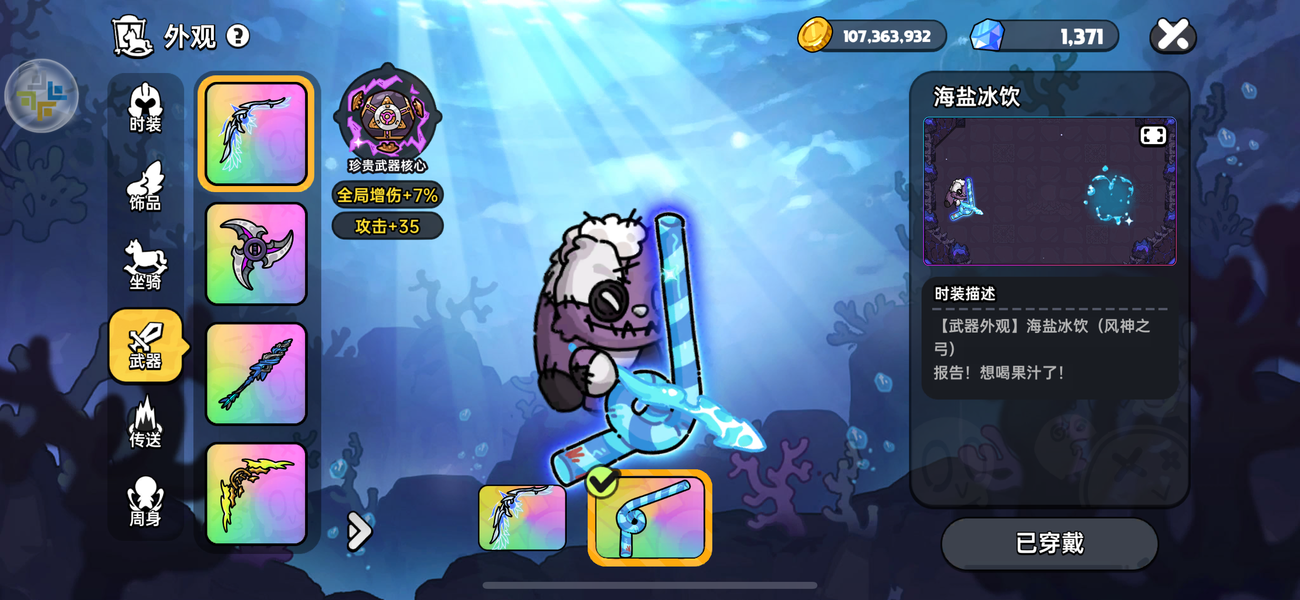
Task: Click the 已穿戴 equipped button
Action: click(x=1049, y=543)
